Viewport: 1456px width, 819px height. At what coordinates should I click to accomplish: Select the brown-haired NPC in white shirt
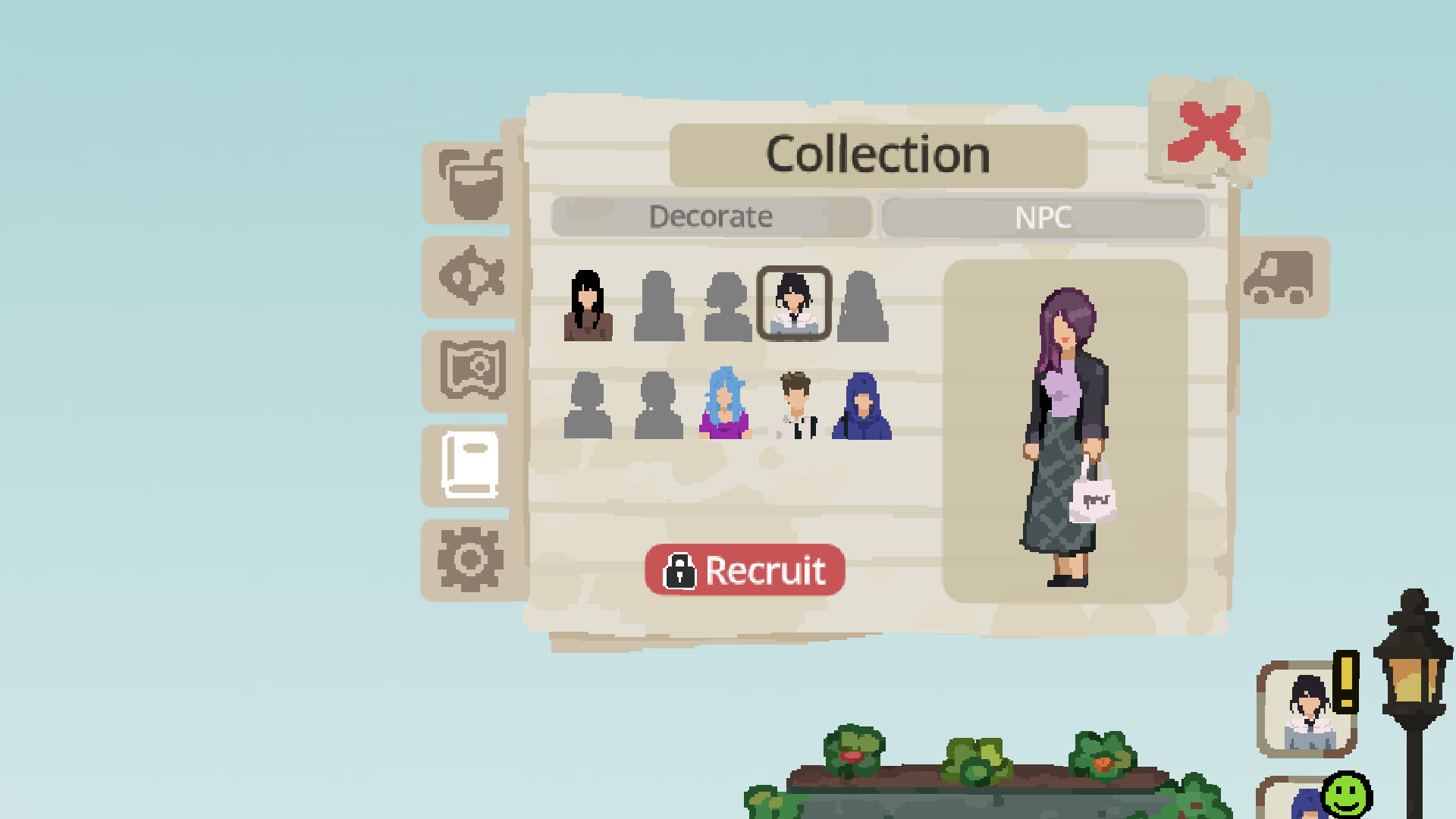click(x=795, y=407)
